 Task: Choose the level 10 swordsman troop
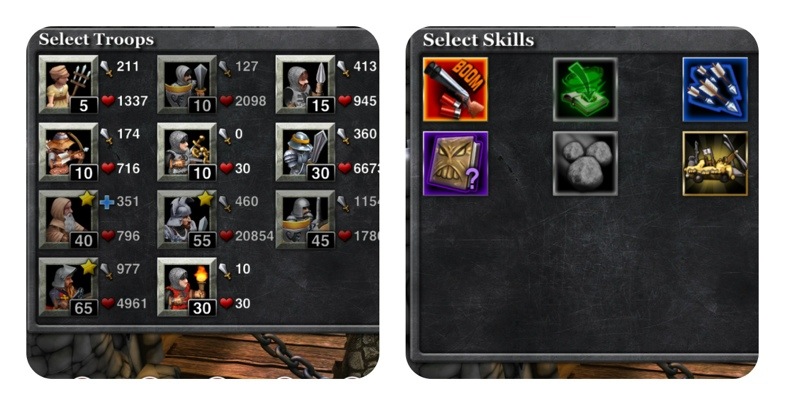pyautogui.click(x=187, y=84)
